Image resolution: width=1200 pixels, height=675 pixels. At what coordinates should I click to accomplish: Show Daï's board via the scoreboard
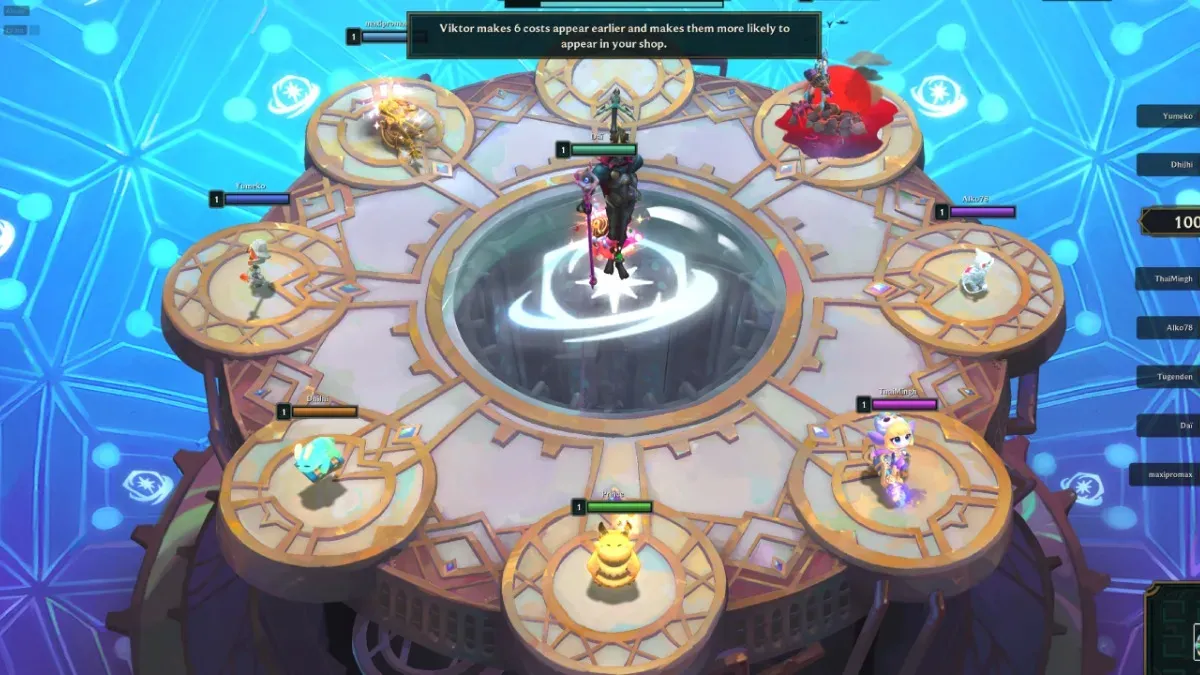click(1169, 425)
